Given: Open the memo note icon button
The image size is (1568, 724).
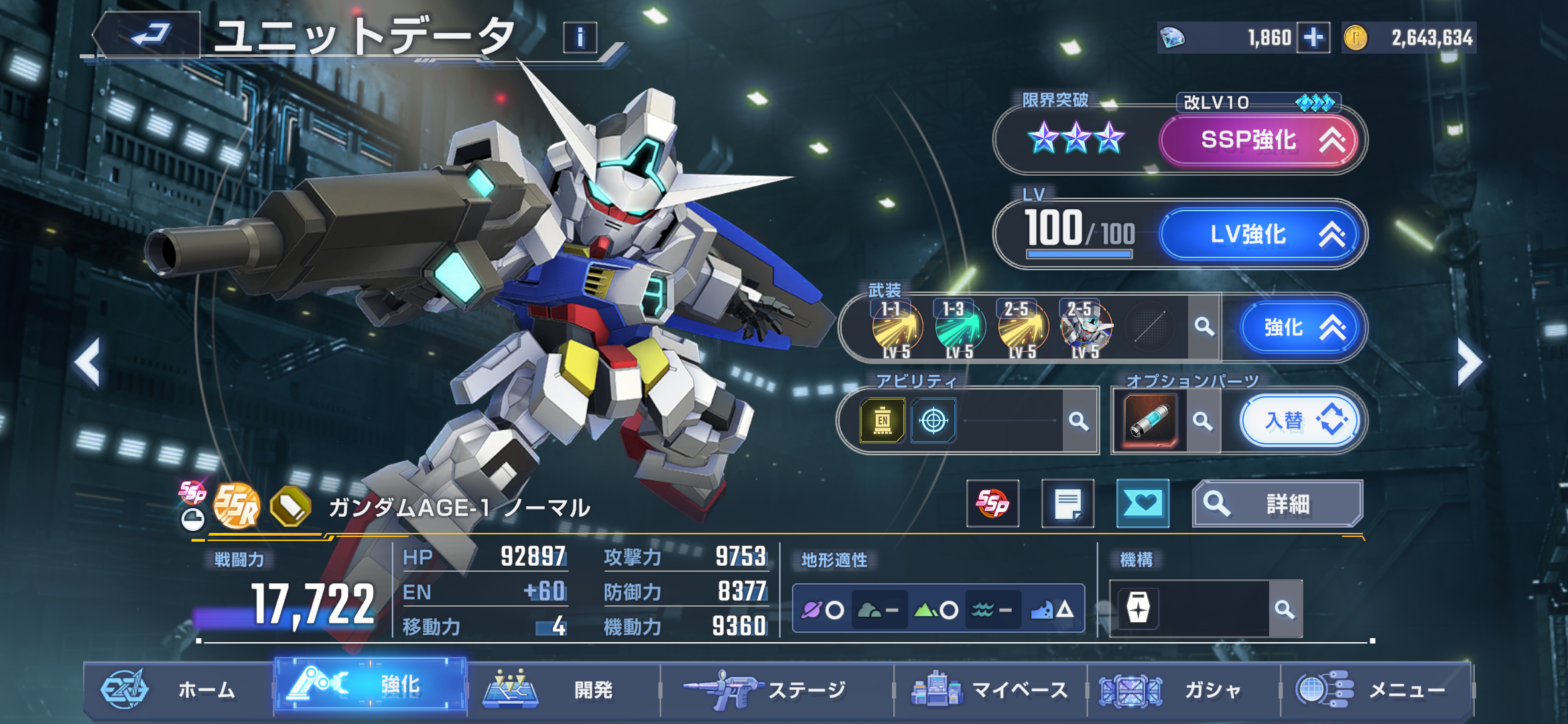Looking at the screenshot, I should 1067,503.
